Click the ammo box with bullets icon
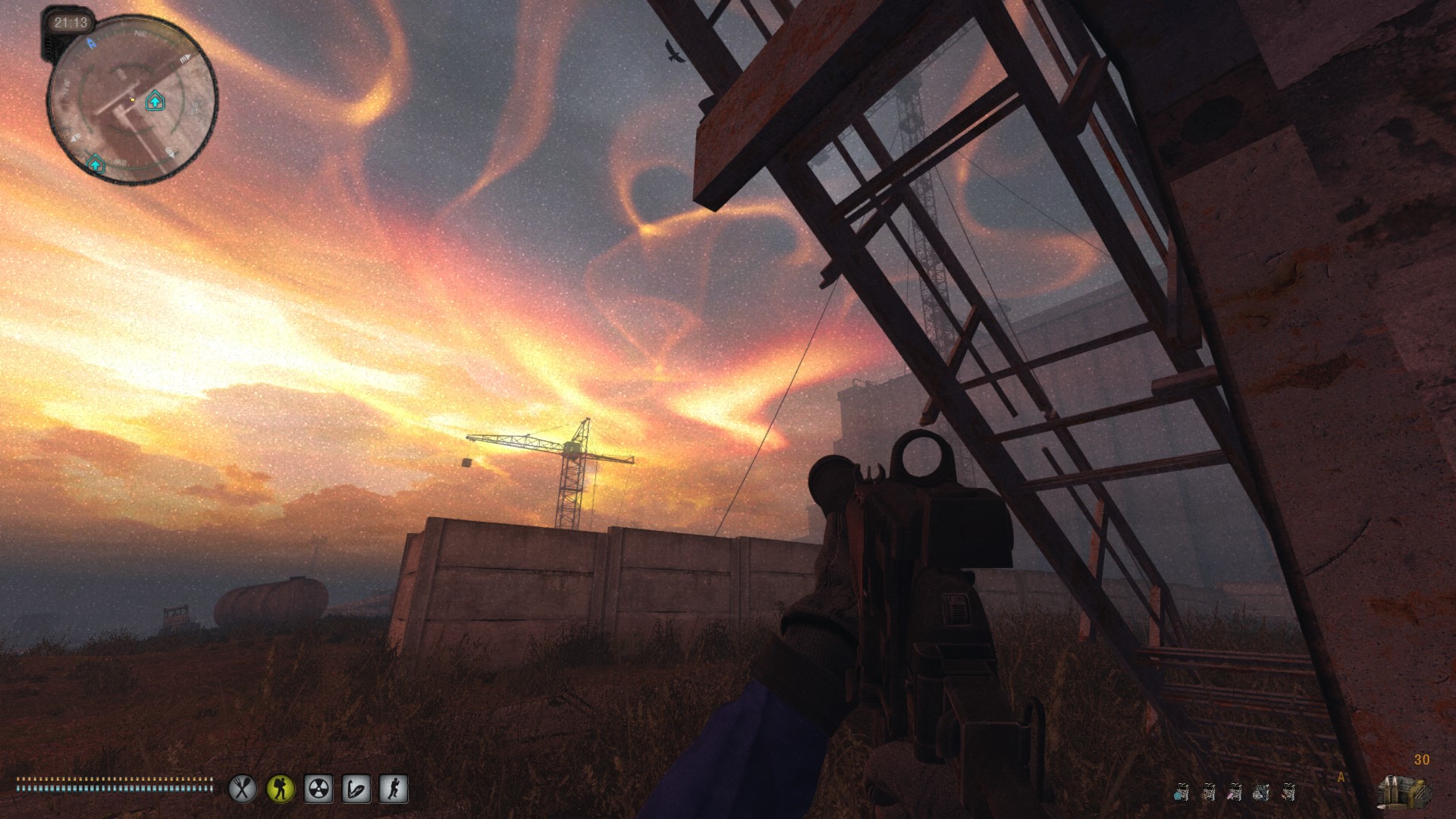 tap(1404, 790)
